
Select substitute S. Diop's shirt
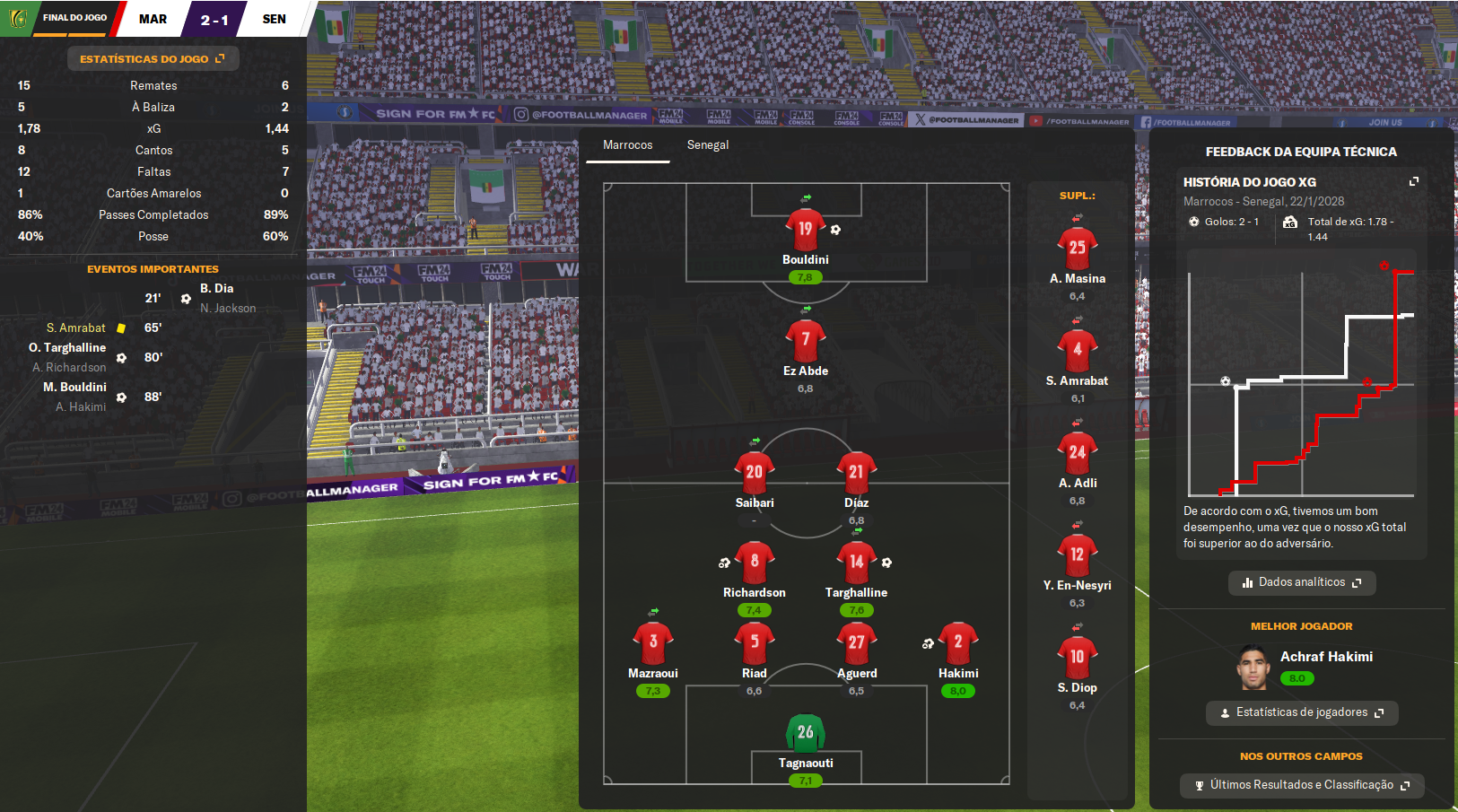tap(1077, 658)
